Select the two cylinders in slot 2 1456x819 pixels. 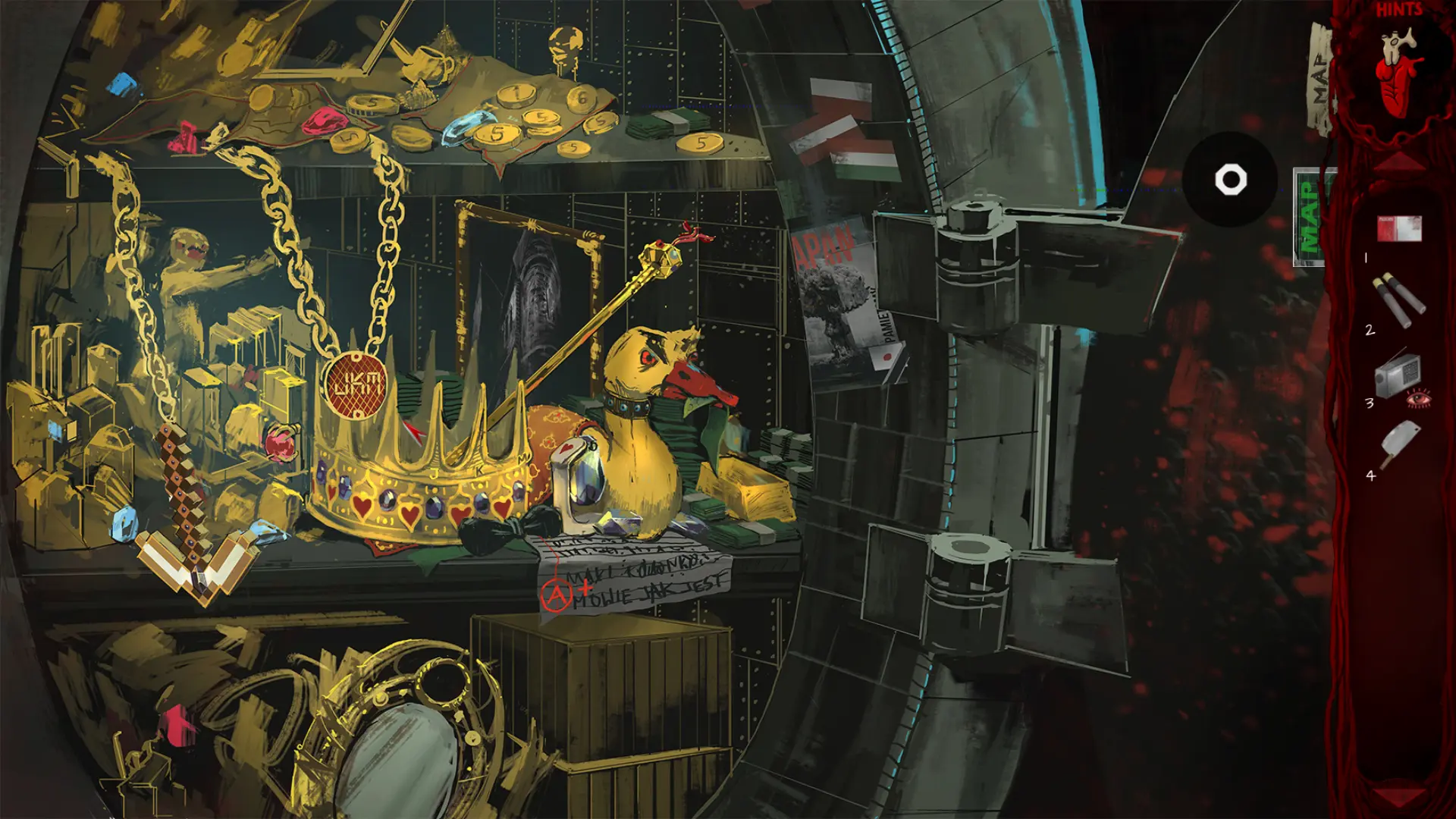pos(1398,300)
